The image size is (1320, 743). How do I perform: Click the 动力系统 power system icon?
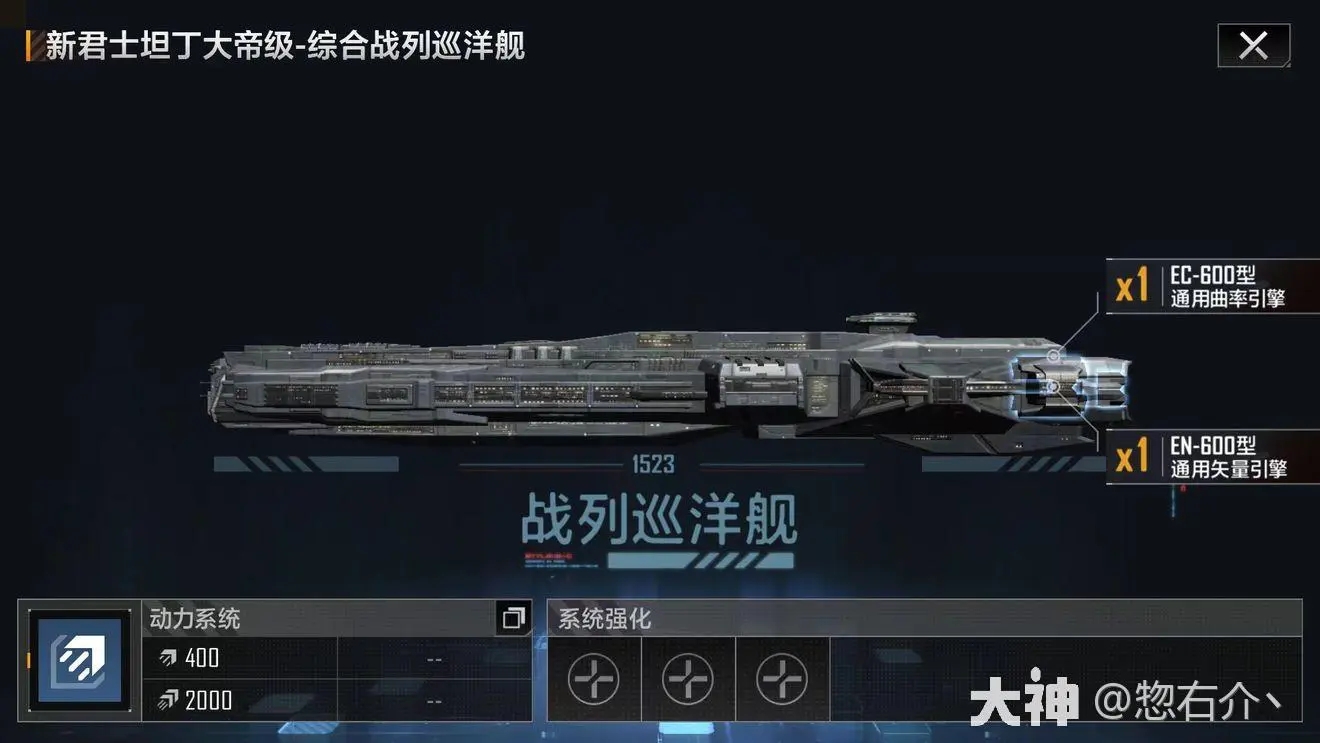tap(79, 660)
